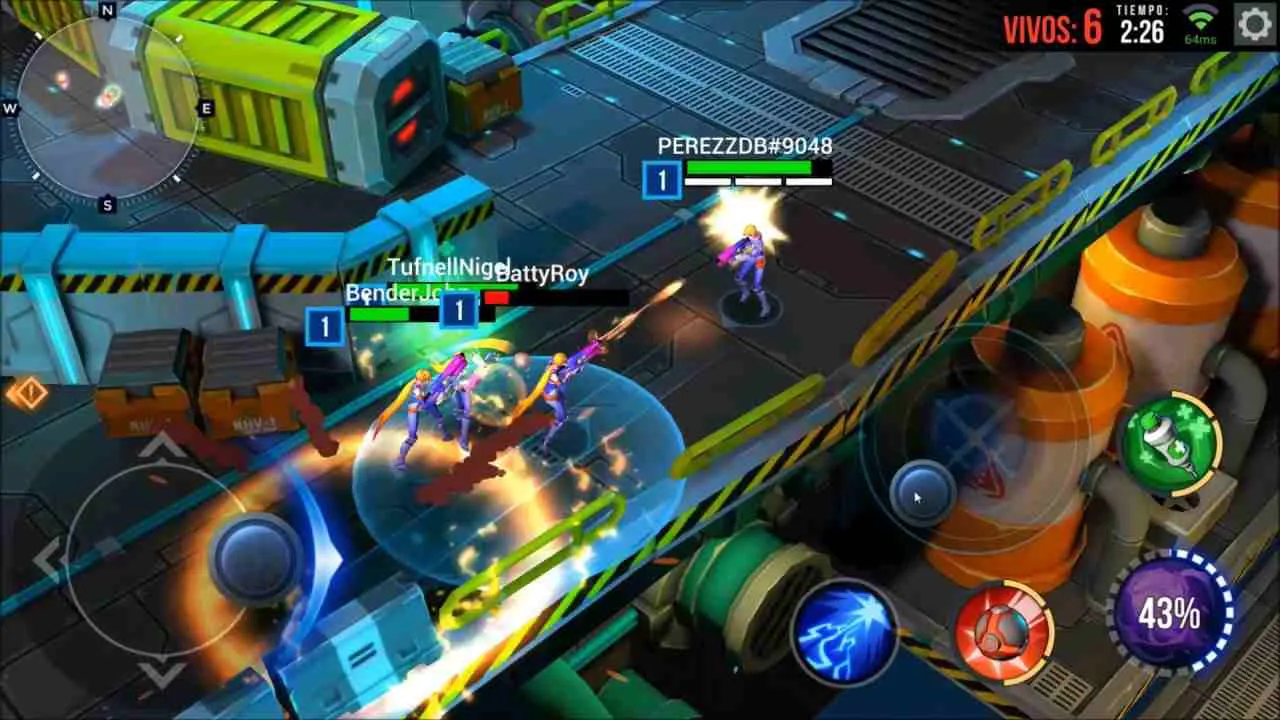Tap the TIEMPO timer showing 2:26

click(1139, 27)
